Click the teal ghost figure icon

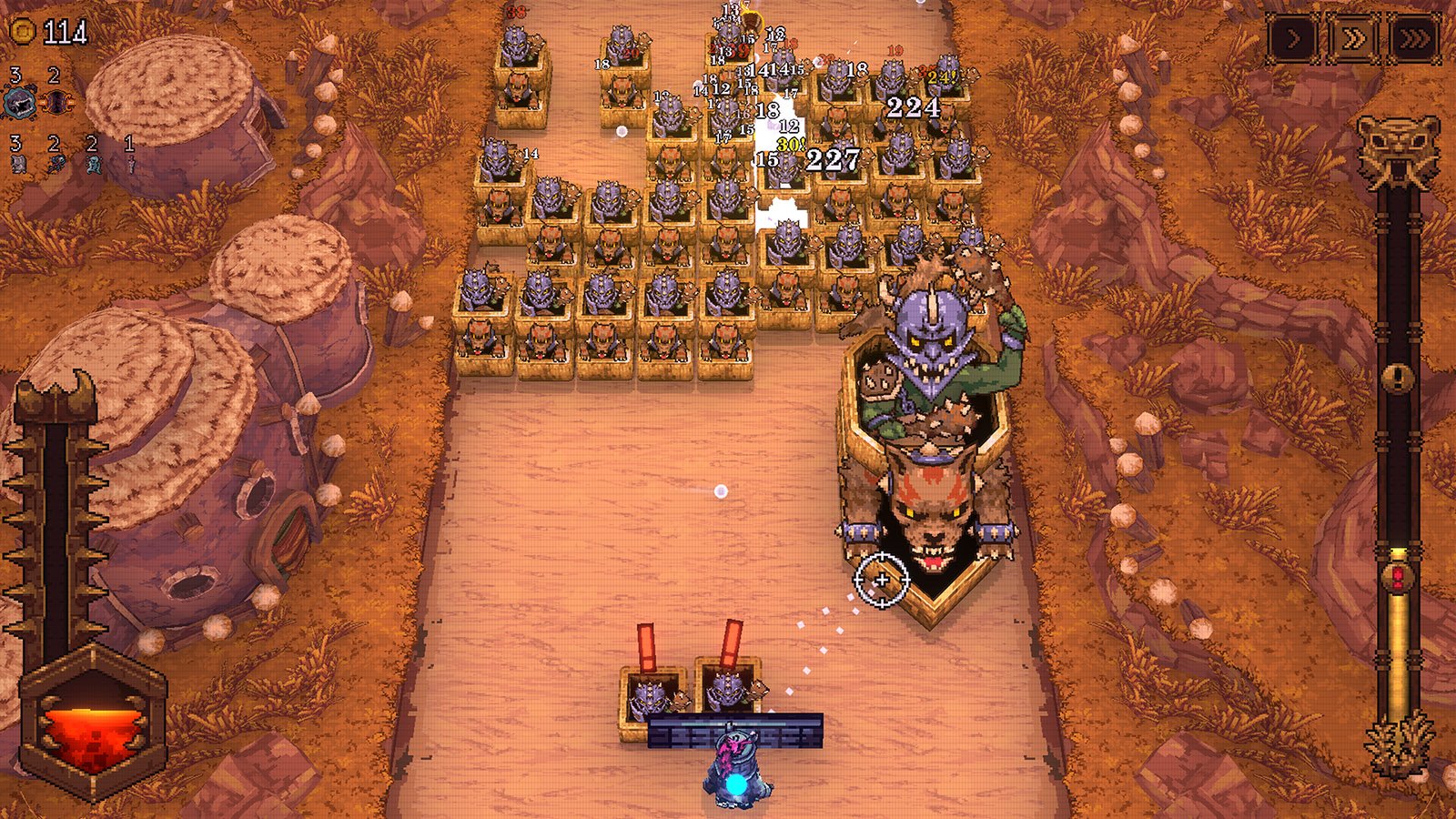92,165
